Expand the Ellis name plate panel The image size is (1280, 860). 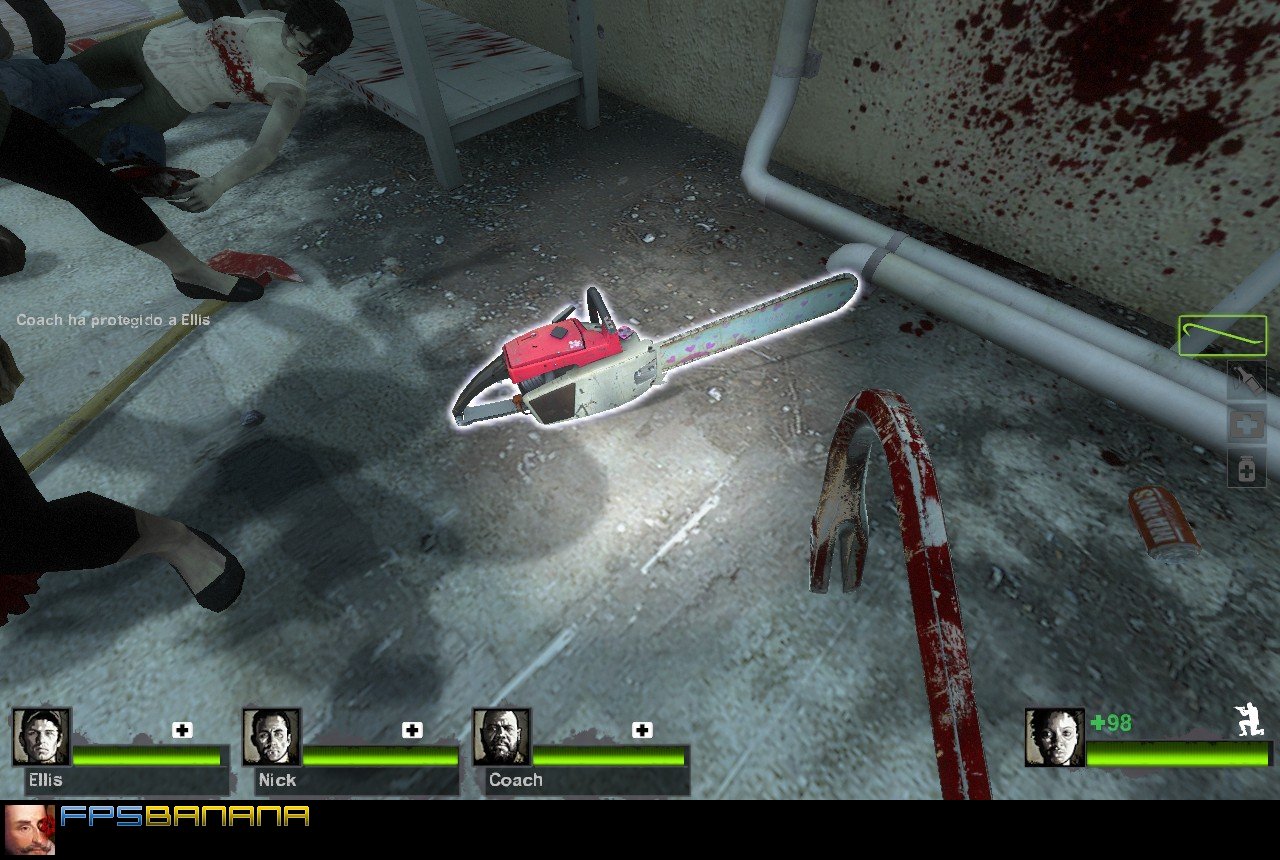(x=45, y=781)
